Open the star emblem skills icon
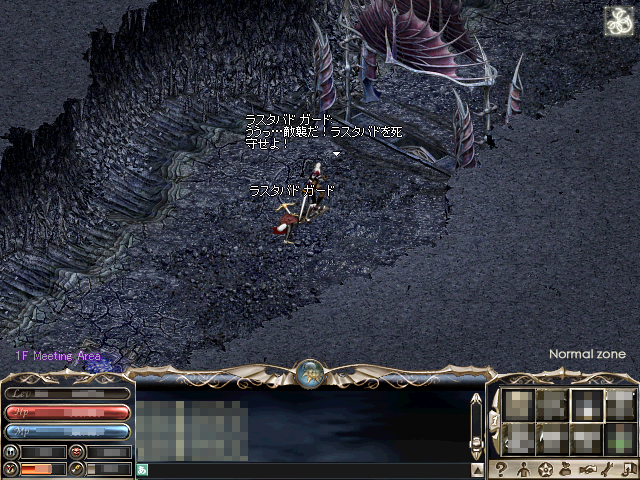This screenshot has height=480, width=640. coord(545,469)
